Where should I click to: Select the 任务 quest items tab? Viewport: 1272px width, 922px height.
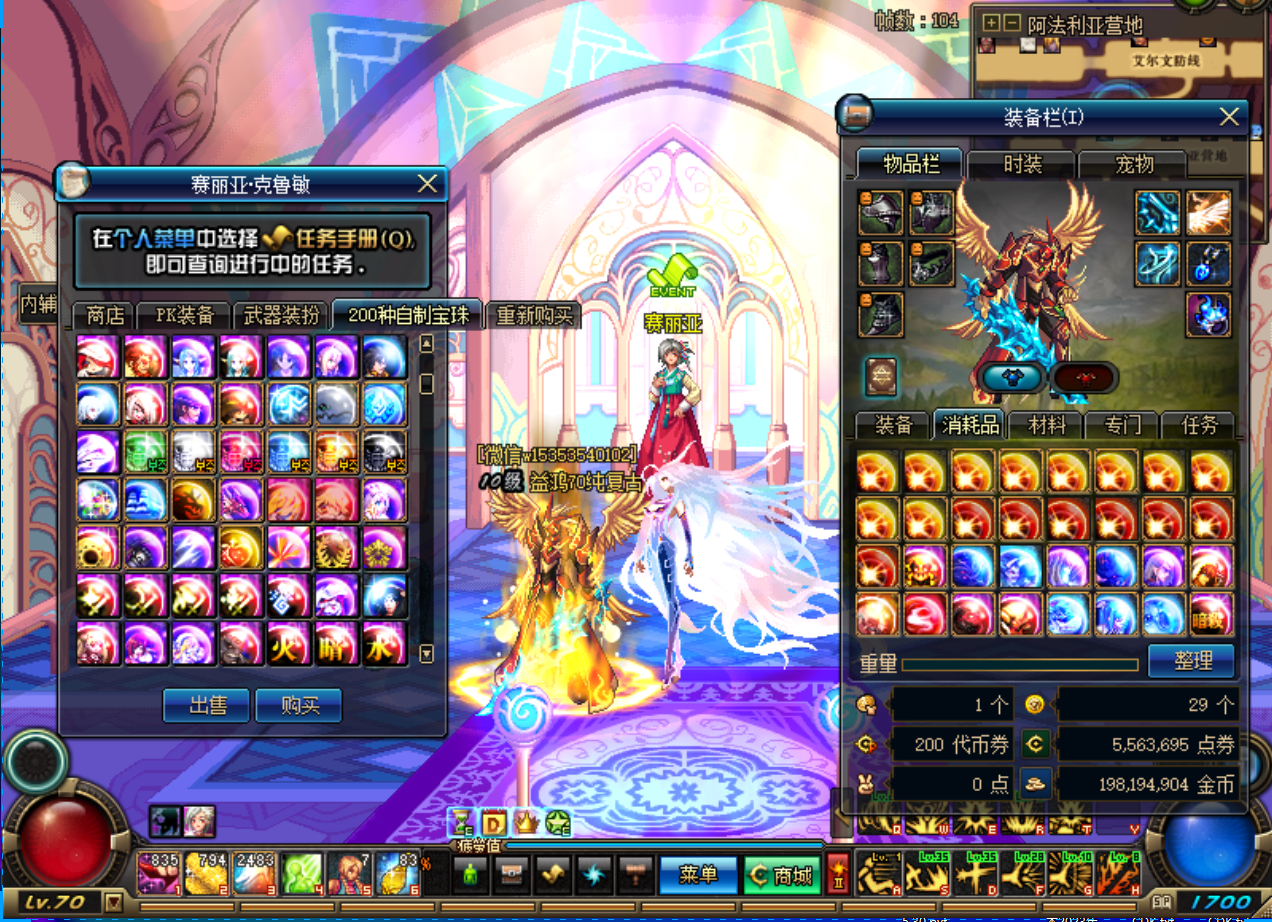[x=1199, y=425]
